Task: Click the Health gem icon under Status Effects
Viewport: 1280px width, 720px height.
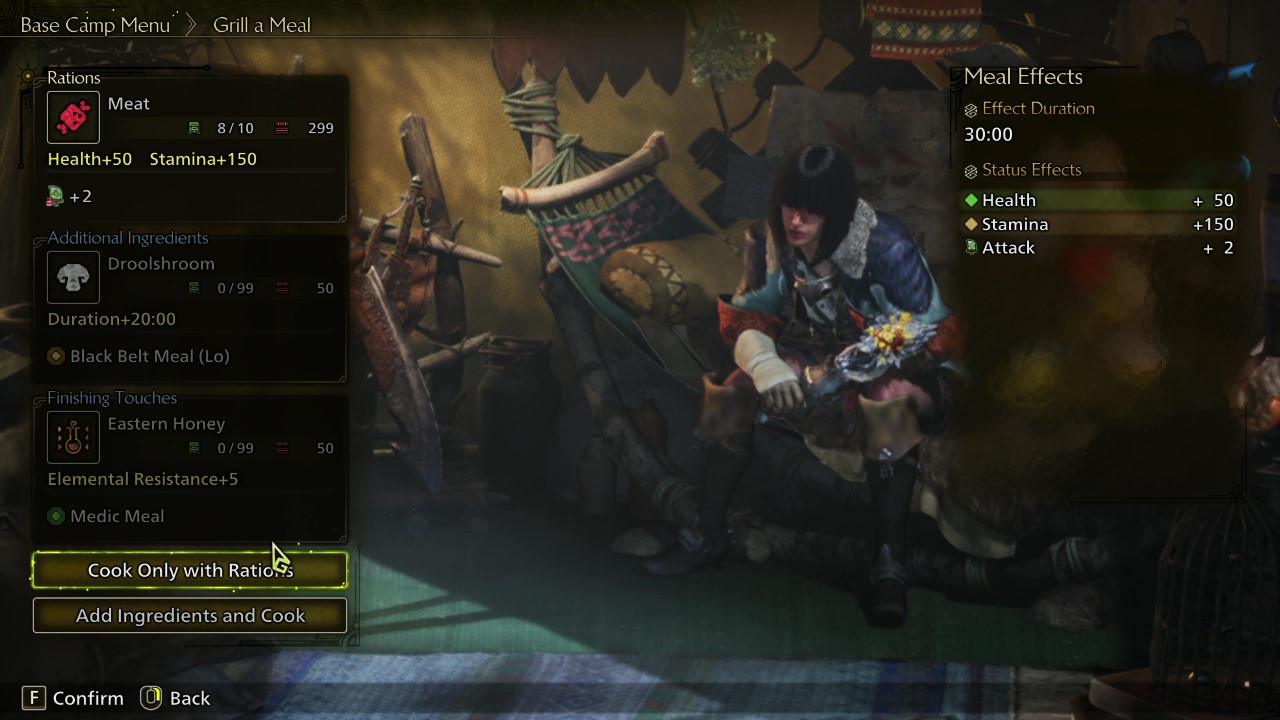Action: tap(971, 199)
